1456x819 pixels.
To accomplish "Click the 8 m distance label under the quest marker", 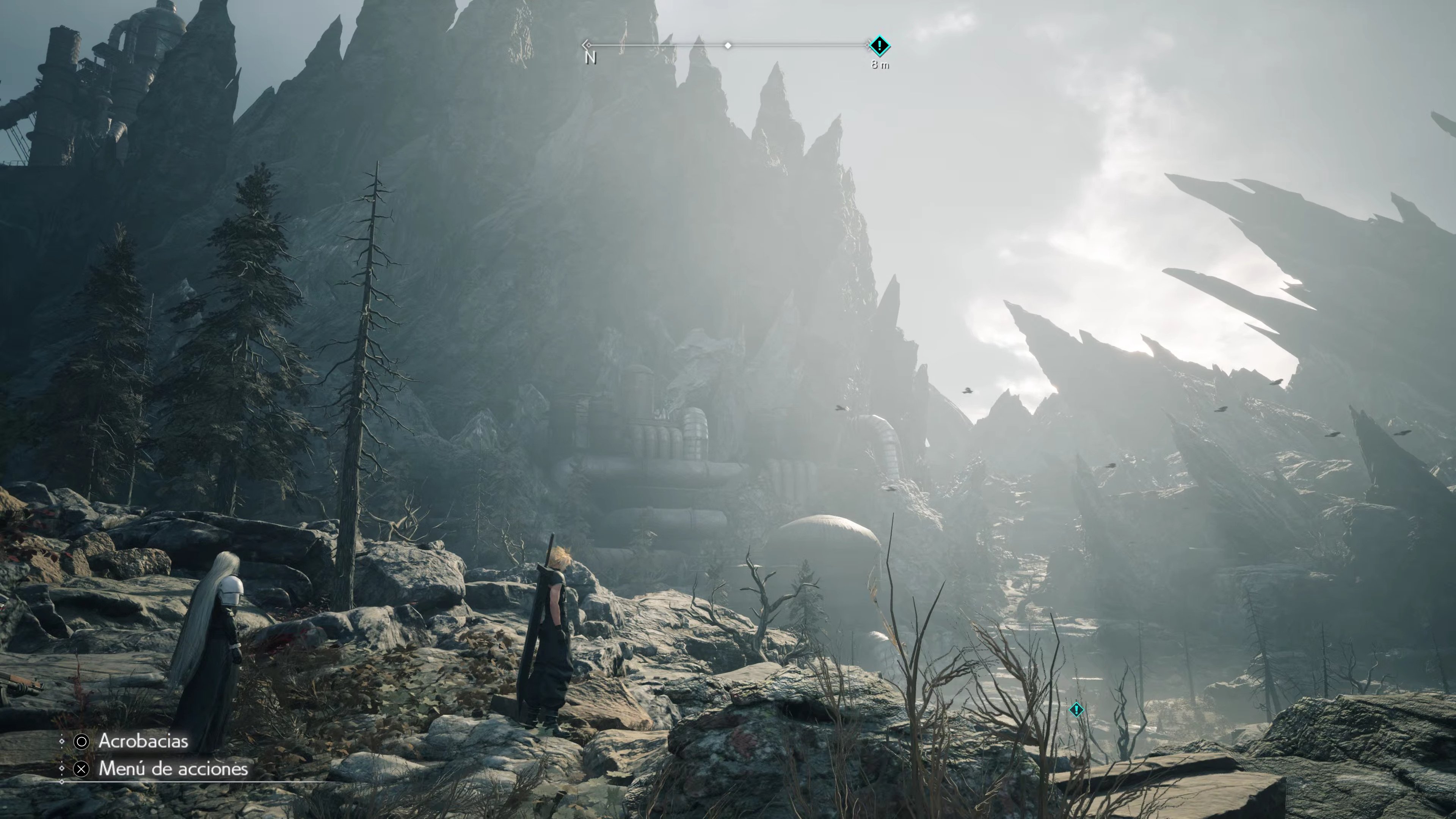I will (880, 66).
